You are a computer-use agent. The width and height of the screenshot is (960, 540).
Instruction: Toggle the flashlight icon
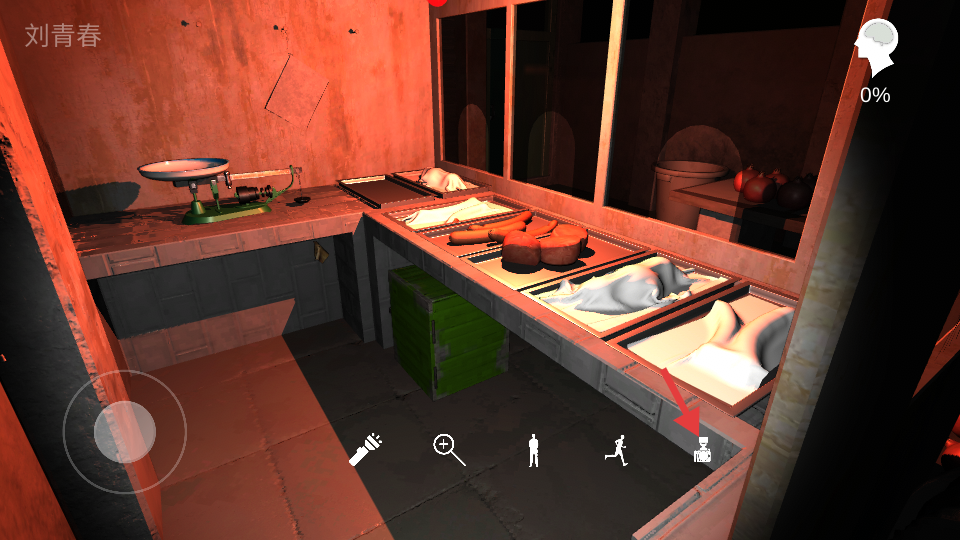coord(366,450)
